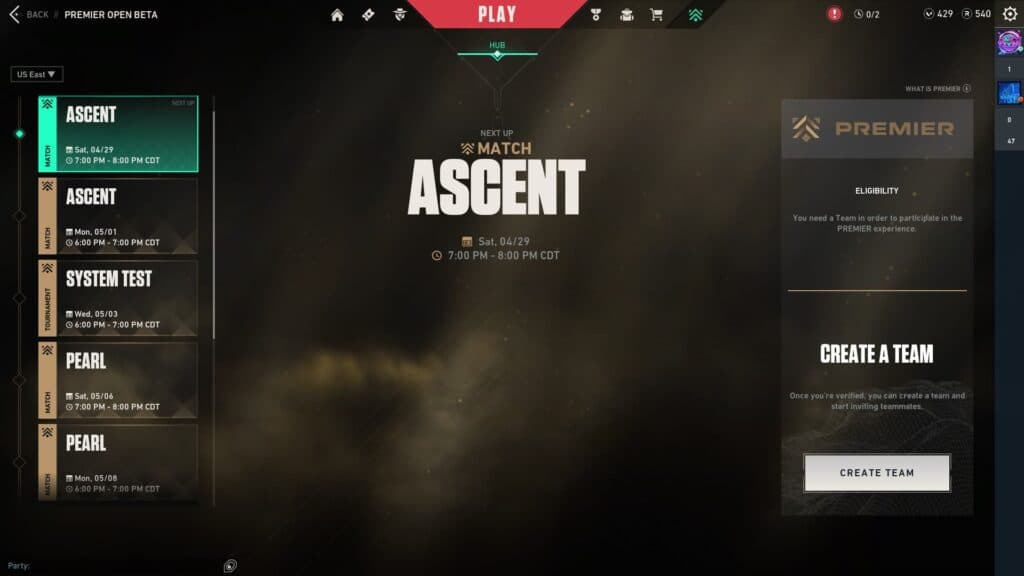The width and height of the screenshot is (1024, 576).
Task: Open the medal icon beside PLAY
Action: coord(596,14)
